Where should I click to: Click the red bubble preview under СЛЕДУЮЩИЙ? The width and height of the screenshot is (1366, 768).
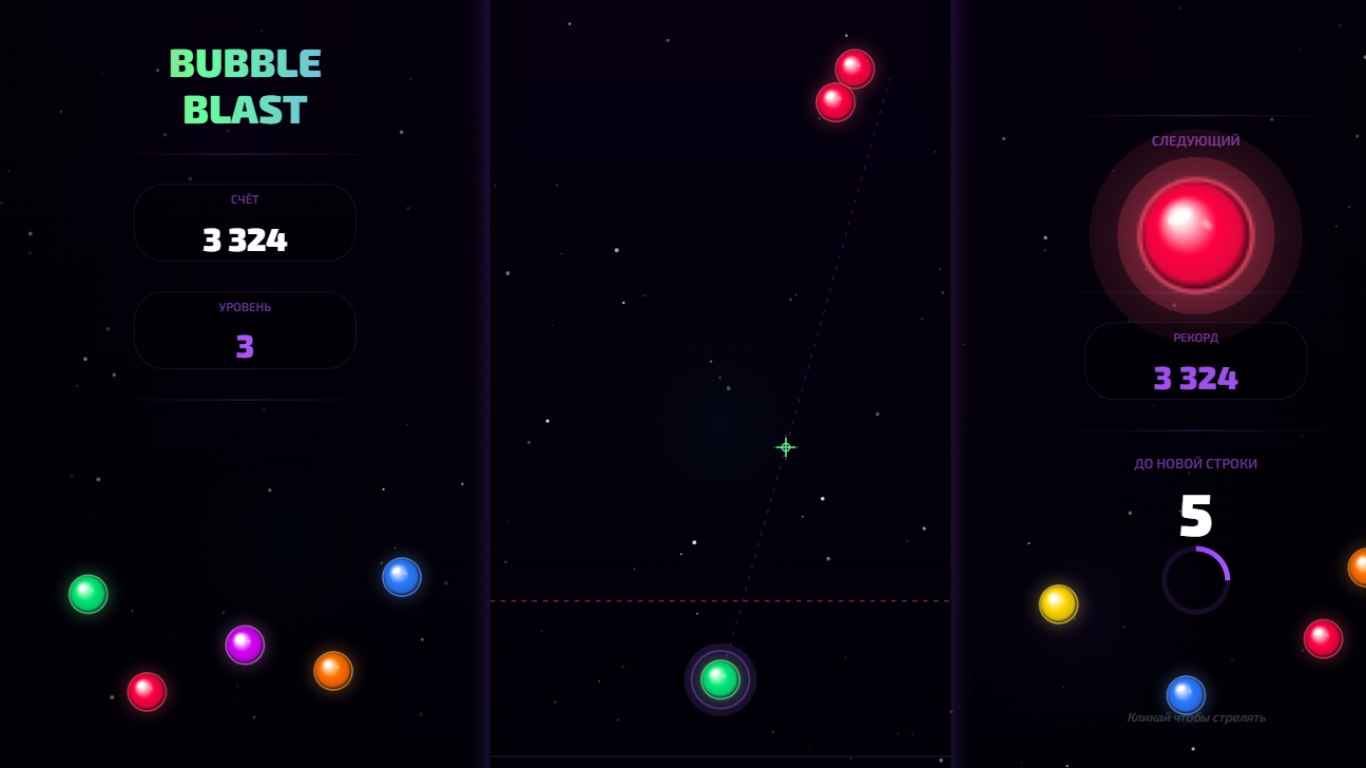(1196, 234)
